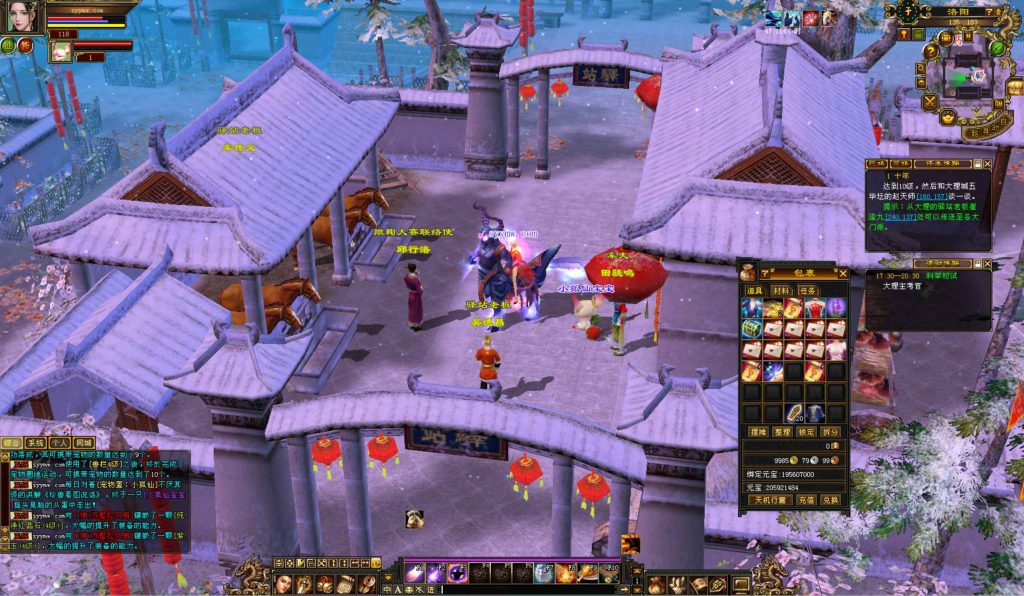Close the 包裹 inventory window
This screenshot has height=596, width=1024.
843,273
